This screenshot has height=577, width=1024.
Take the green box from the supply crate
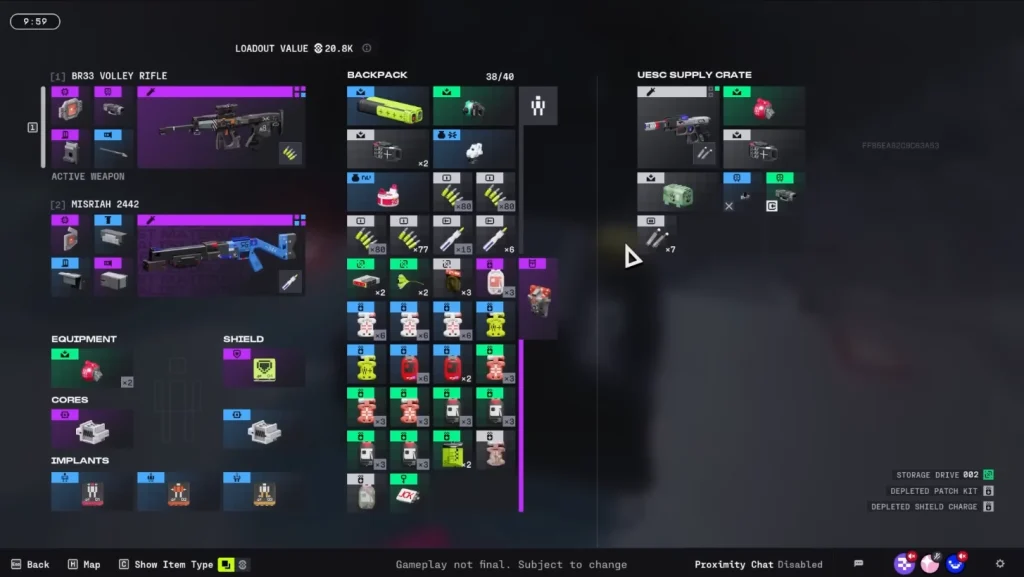pyautogui.click(x=677, y=192)
